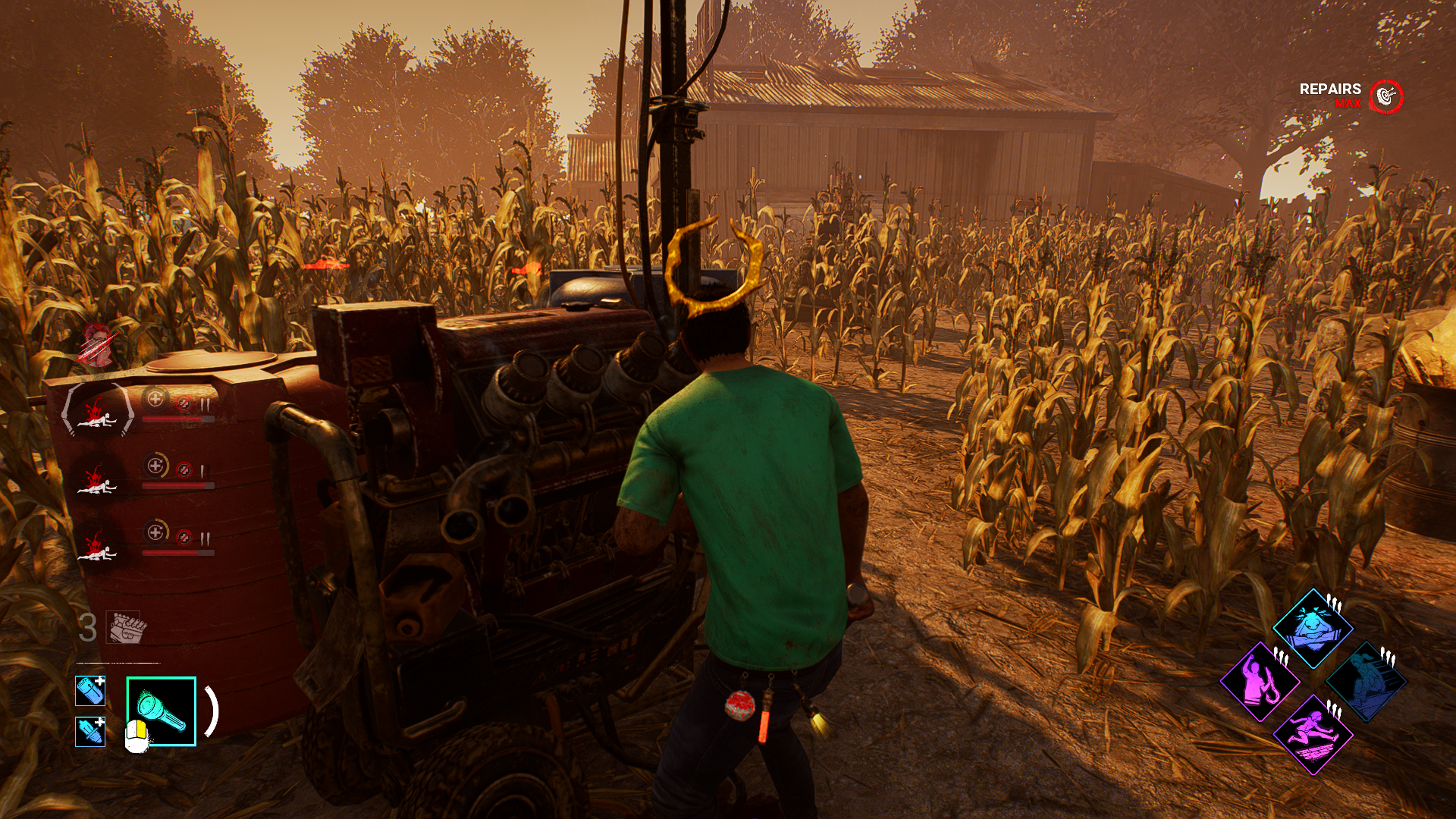The height and width of the screenshot is (819, 1456).
Task: Click the crossed-out broken status icon on second survivor
Action: pyautogui.click(x=184, y=469)
